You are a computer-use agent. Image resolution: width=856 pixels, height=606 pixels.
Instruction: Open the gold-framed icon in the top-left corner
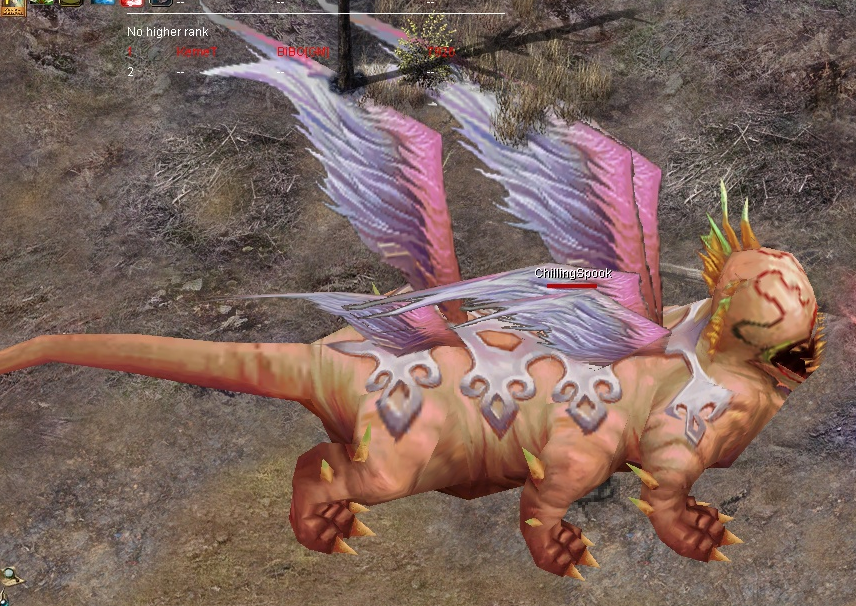coord(12,7)
